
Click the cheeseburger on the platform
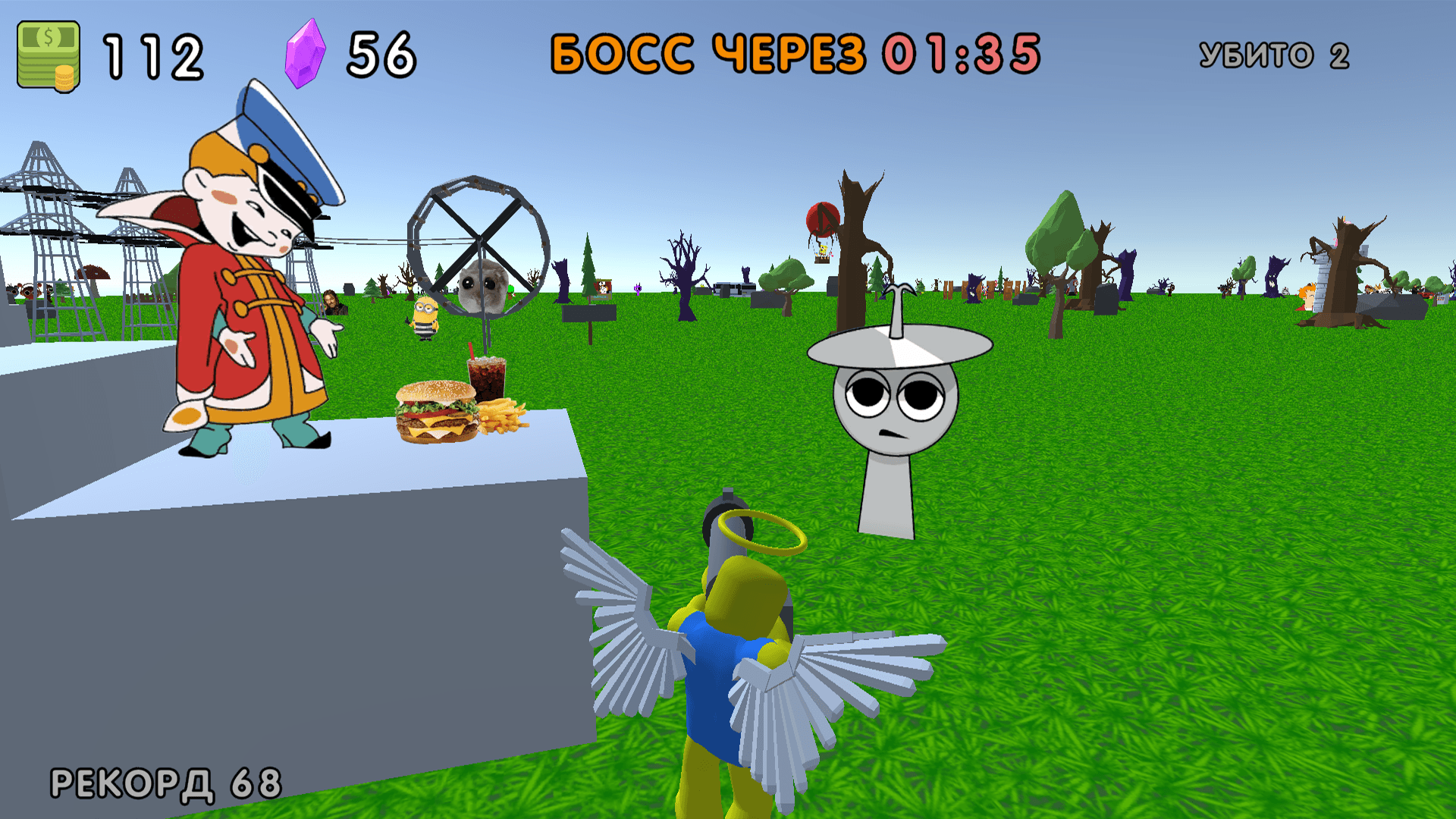pyautogui.click(x=434, y=413)
